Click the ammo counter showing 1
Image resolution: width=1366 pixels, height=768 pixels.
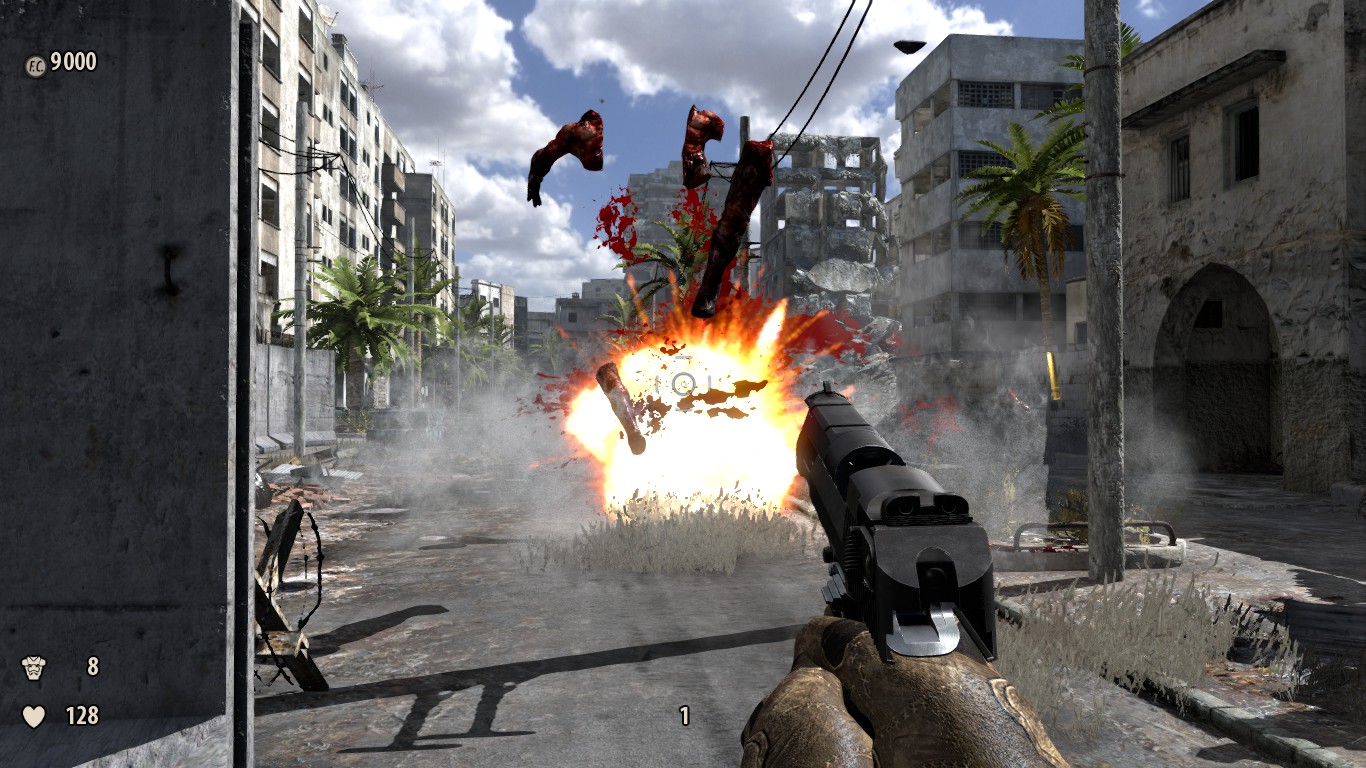click(x=685, y=715)
